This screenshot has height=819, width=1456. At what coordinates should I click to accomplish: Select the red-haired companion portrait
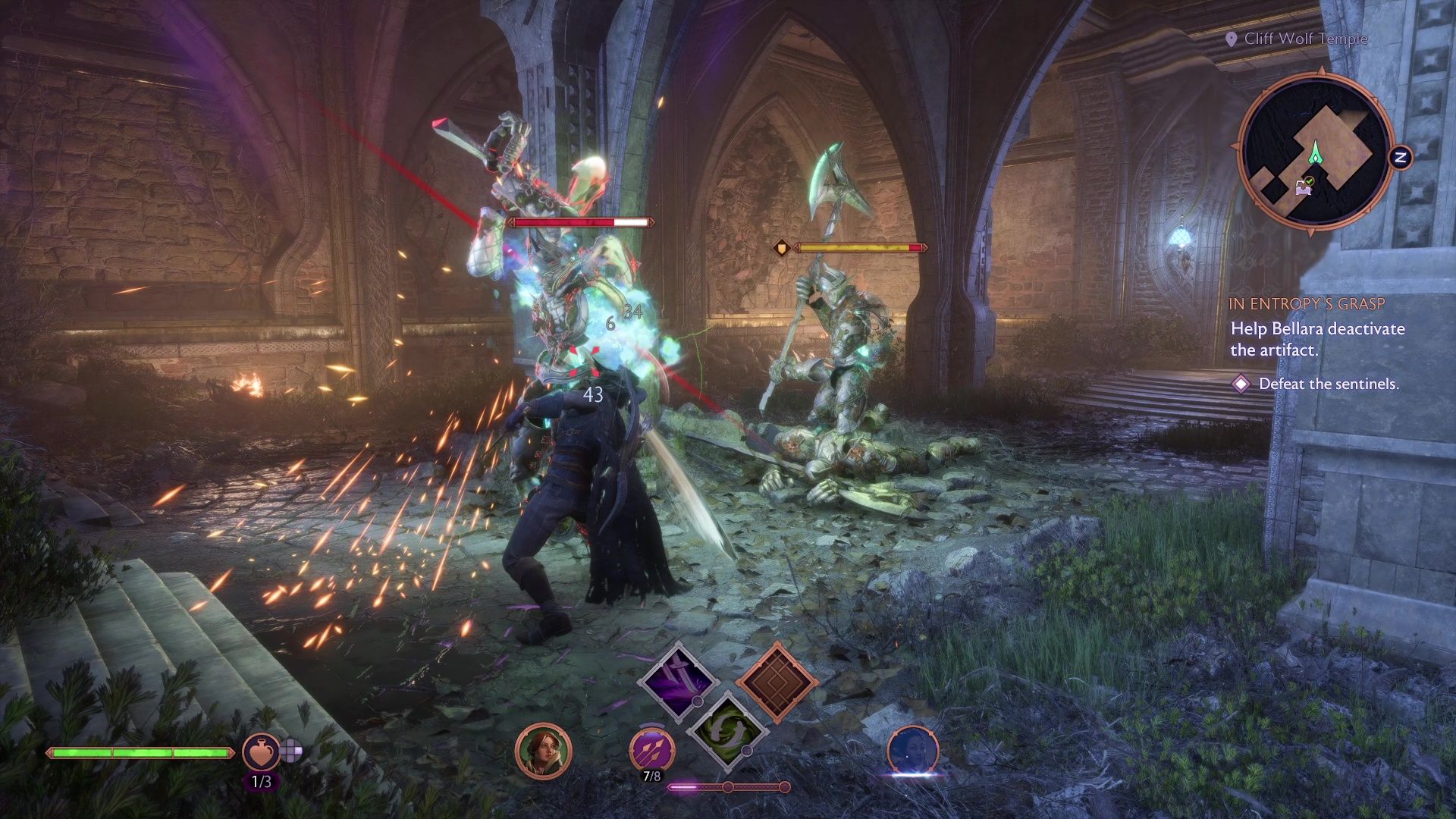[543, 751]
